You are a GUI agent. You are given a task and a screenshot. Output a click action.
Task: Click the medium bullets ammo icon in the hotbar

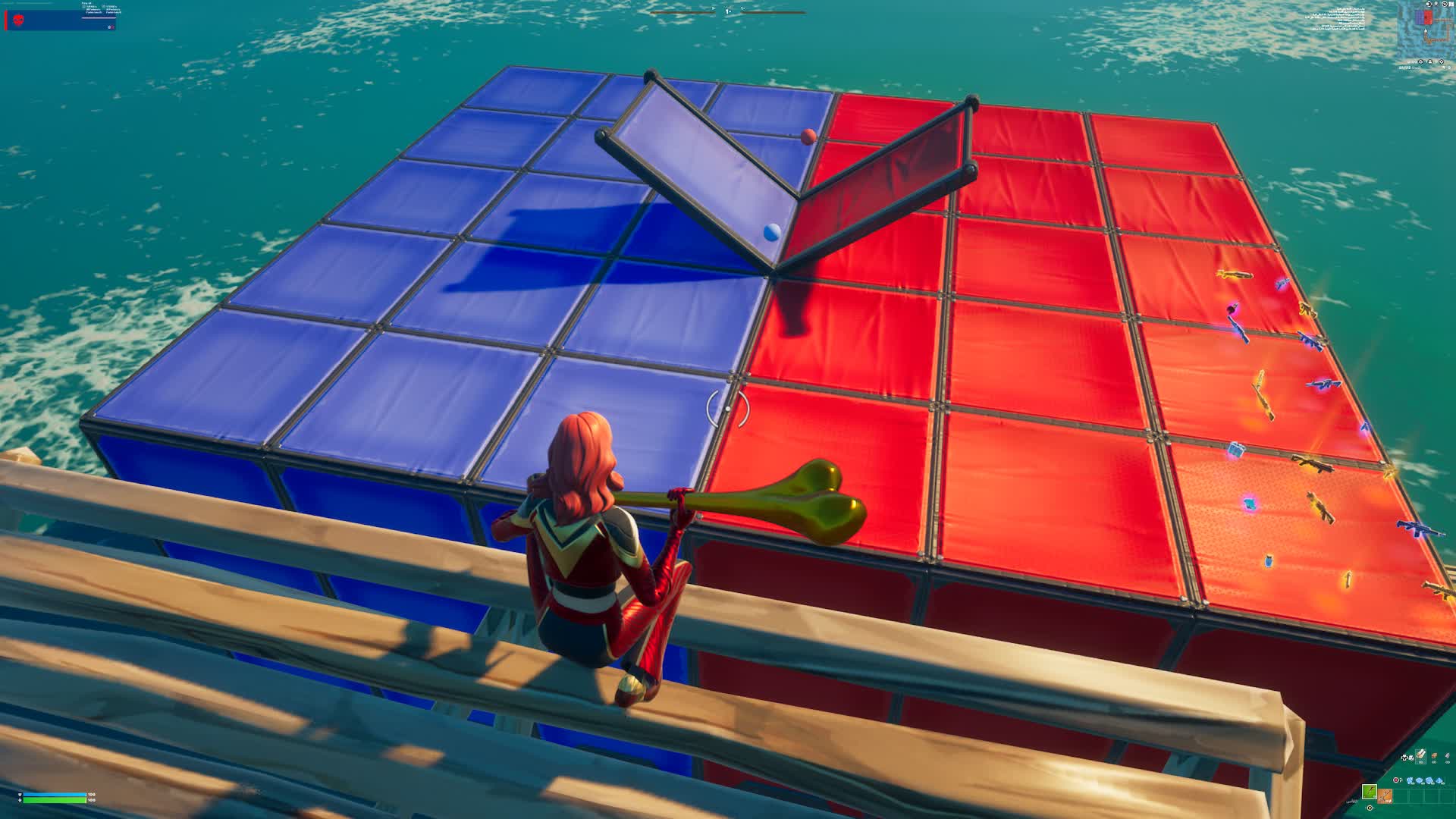point(1420,780)
